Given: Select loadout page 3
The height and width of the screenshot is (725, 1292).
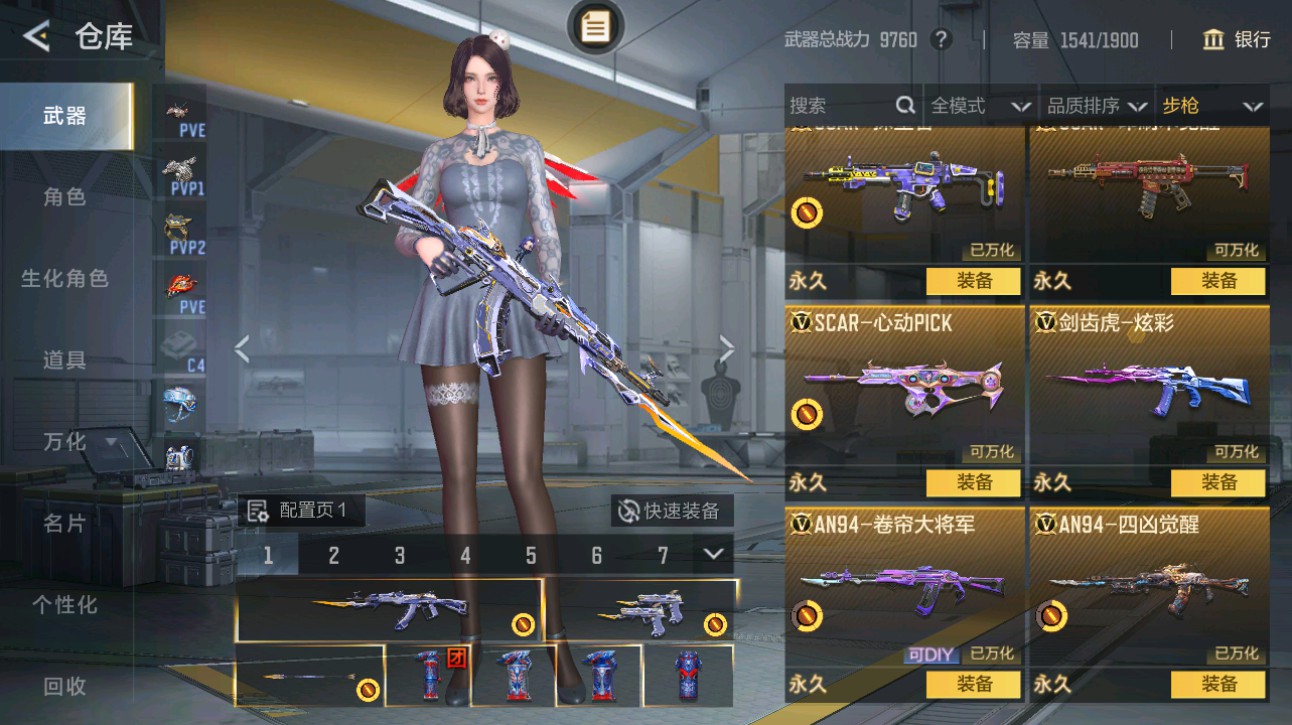Looking at the screenshot, I should click(x=399, y=556).
